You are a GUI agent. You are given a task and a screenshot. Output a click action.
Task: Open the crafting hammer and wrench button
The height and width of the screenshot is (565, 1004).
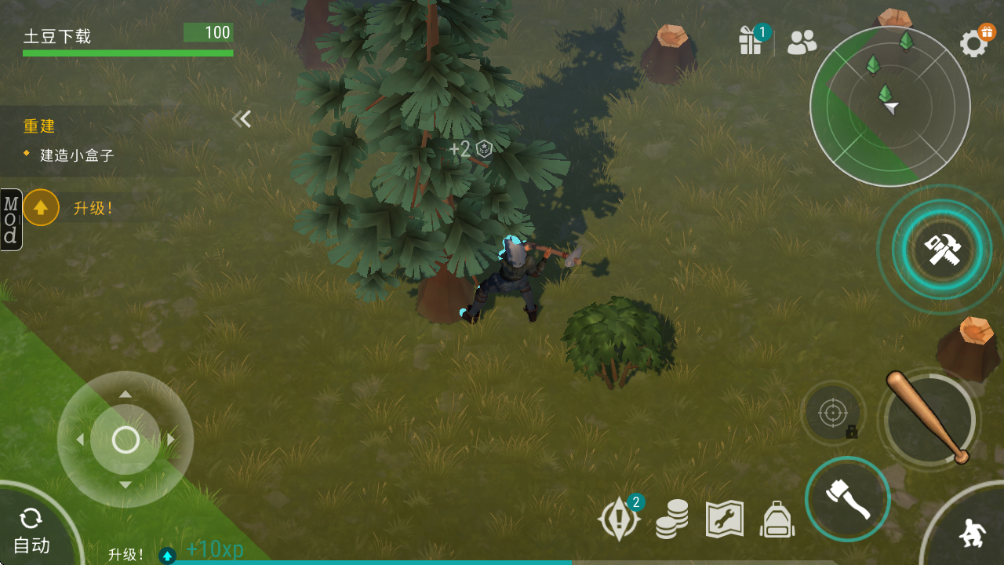941,250
